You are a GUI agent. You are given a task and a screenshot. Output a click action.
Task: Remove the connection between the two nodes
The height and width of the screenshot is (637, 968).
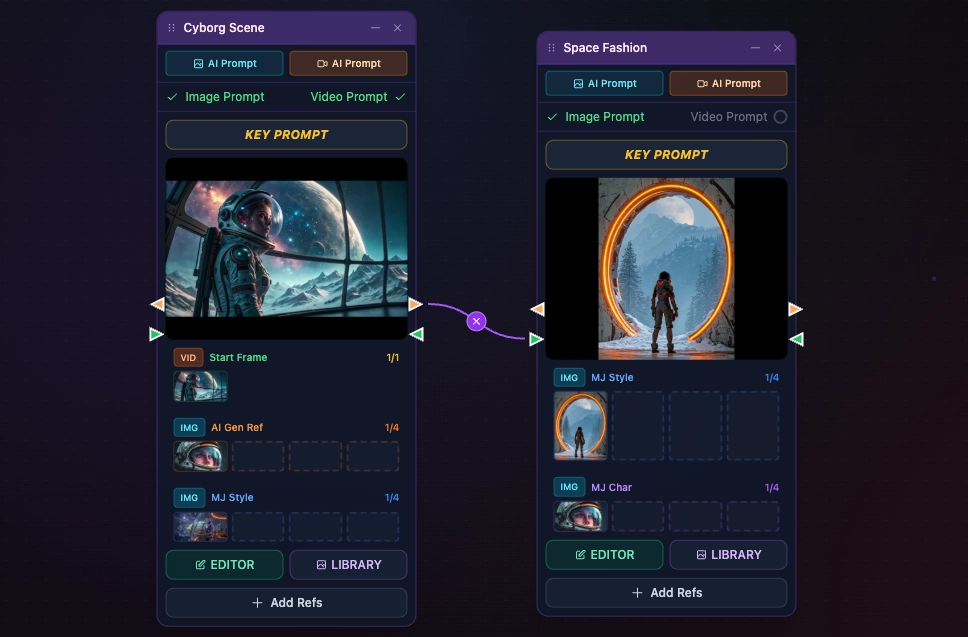pyautogui.click(x=477, y=321)
